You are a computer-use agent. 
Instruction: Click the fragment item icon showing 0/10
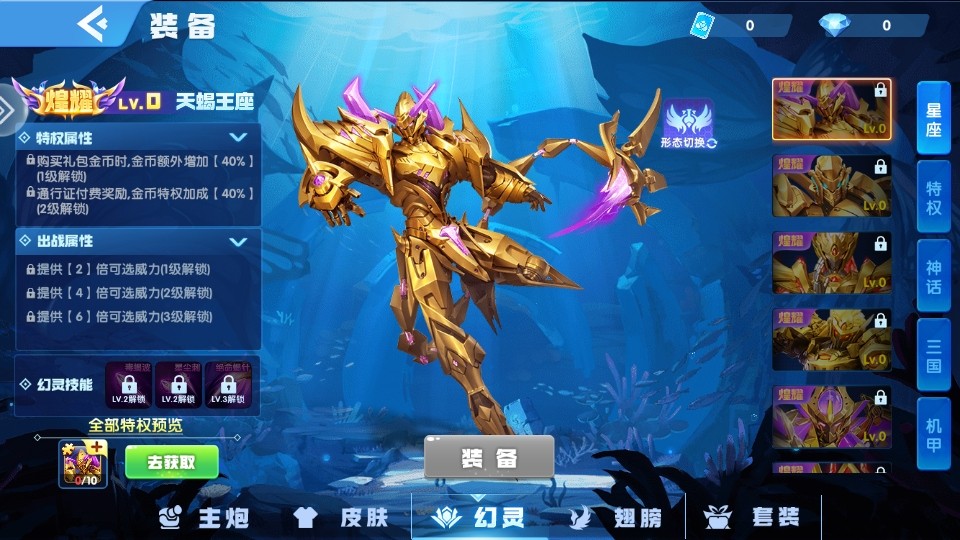[x=84, y=464]
